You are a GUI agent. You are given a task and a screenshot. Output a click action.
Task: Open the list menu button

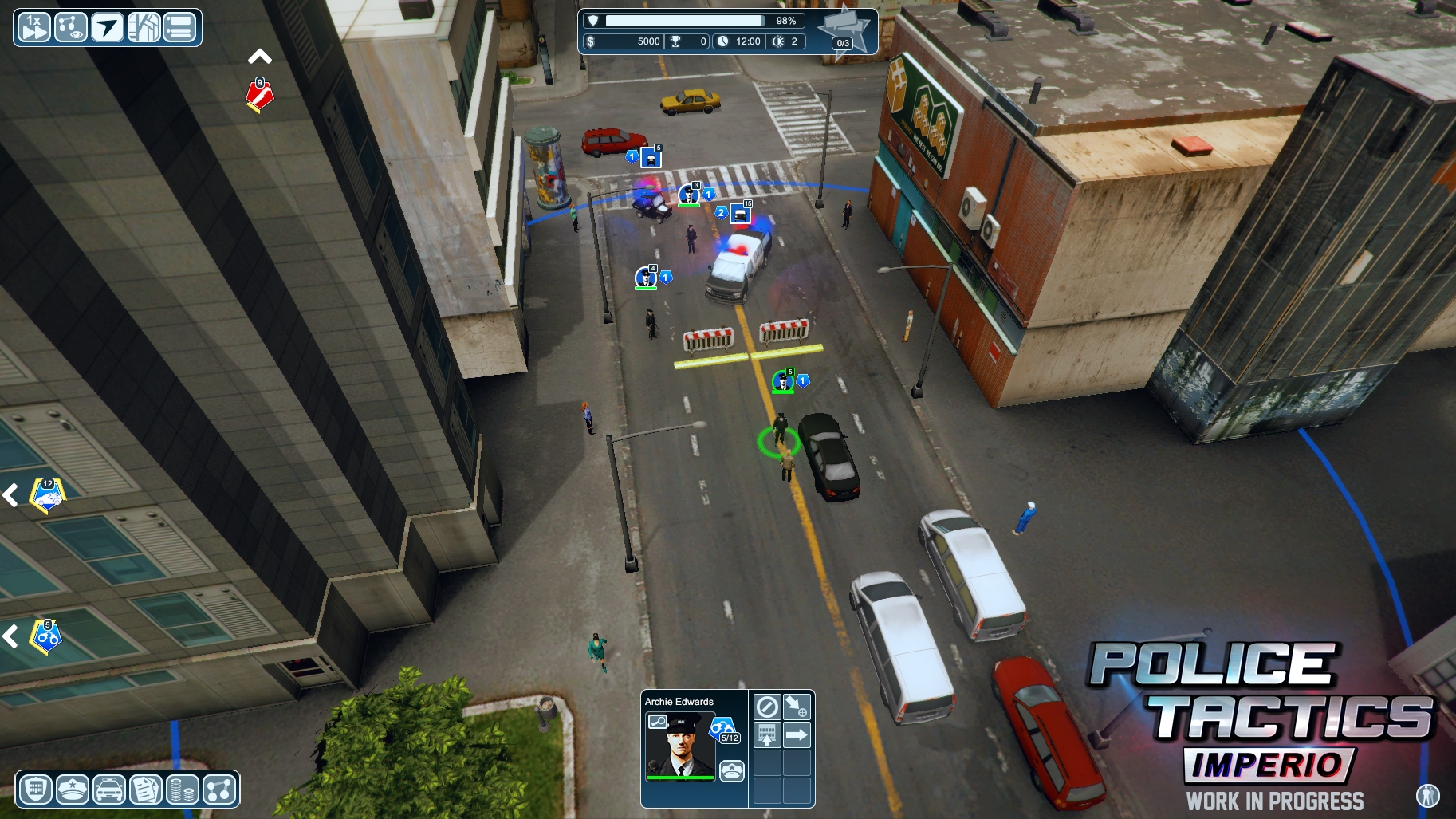[x=180, y=27]
